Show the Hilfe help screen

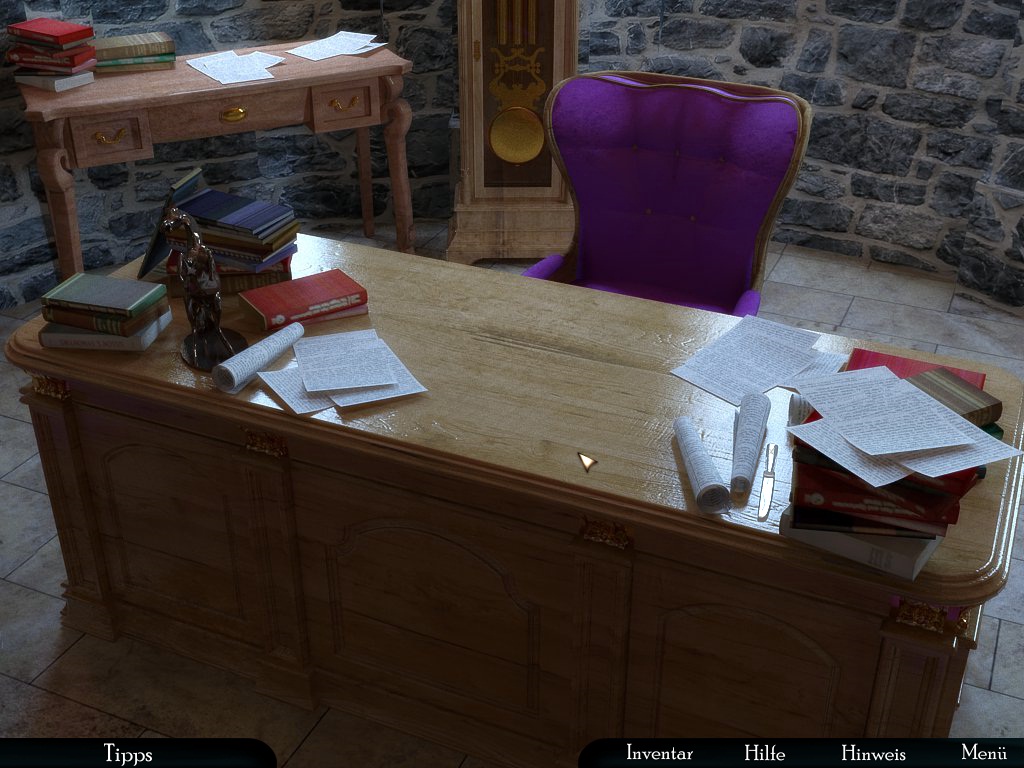[764, 753]
